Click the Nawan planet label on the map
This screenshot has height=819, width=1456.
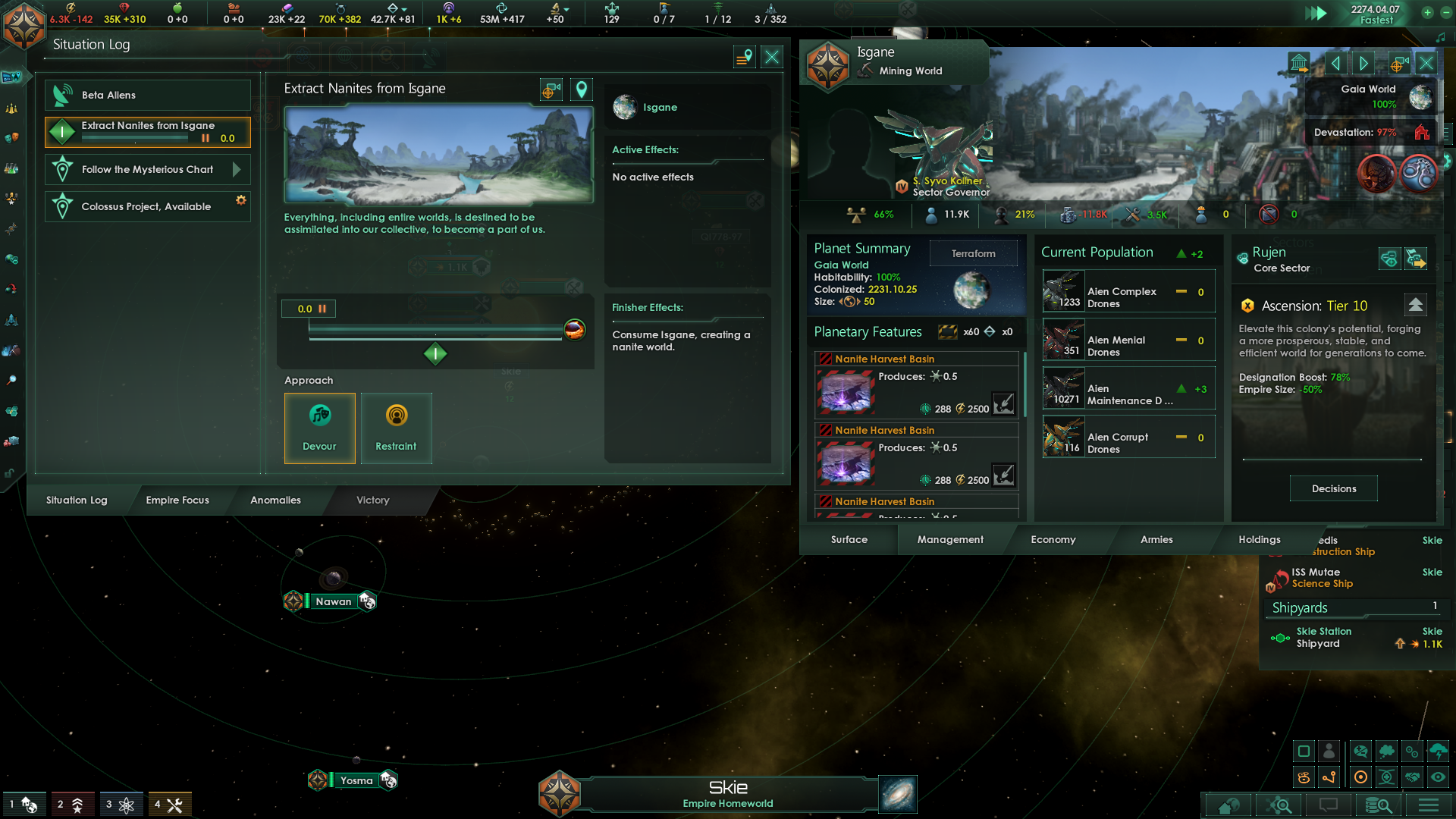[332, 601]
